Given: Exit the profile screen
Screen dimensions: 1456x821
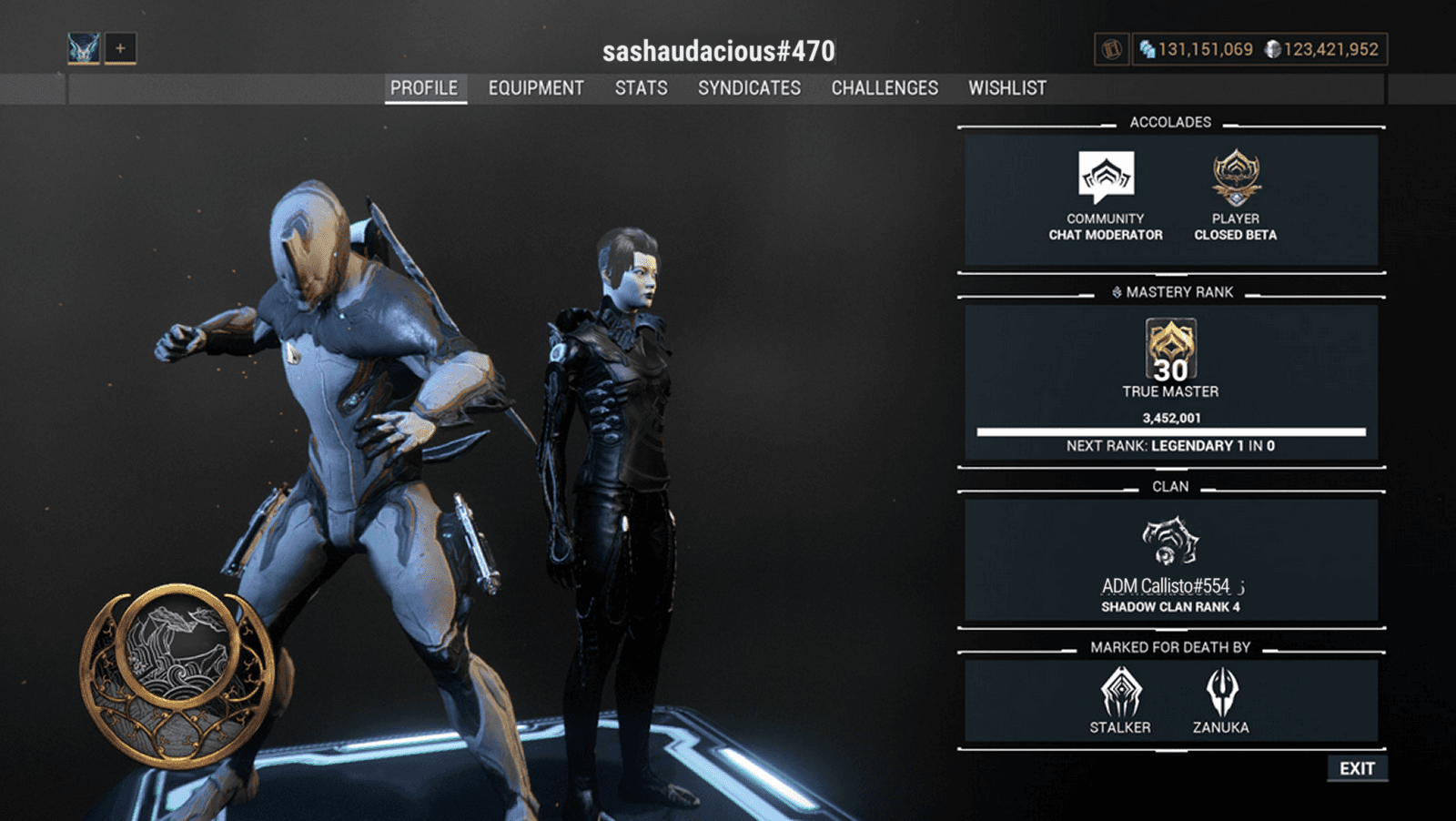Looking at the screenshot, I should pos(1357,768).
